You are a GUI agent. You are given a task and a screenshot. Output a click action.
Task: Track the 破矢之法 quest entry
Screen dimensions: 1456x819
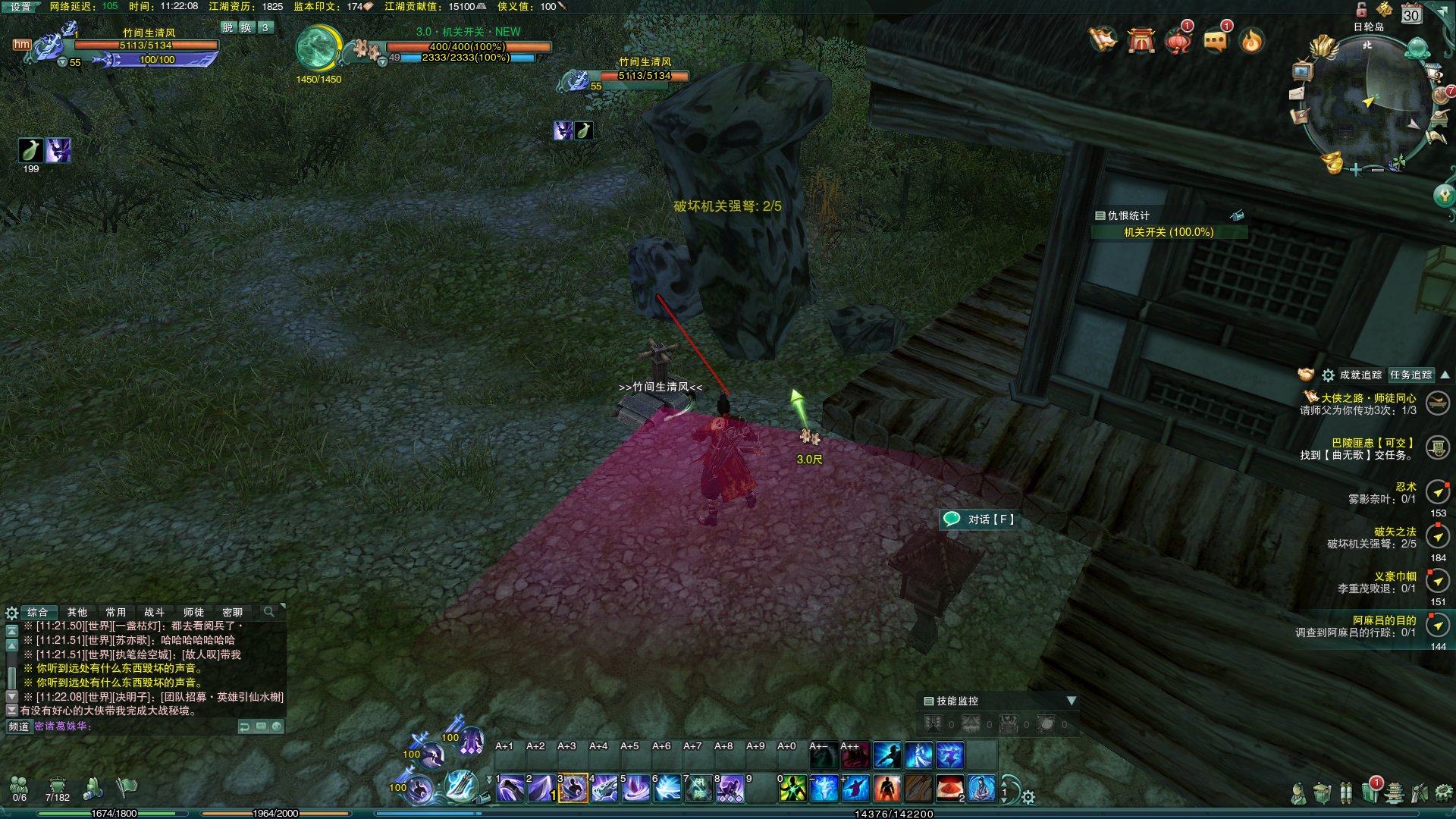(1395, 532)
